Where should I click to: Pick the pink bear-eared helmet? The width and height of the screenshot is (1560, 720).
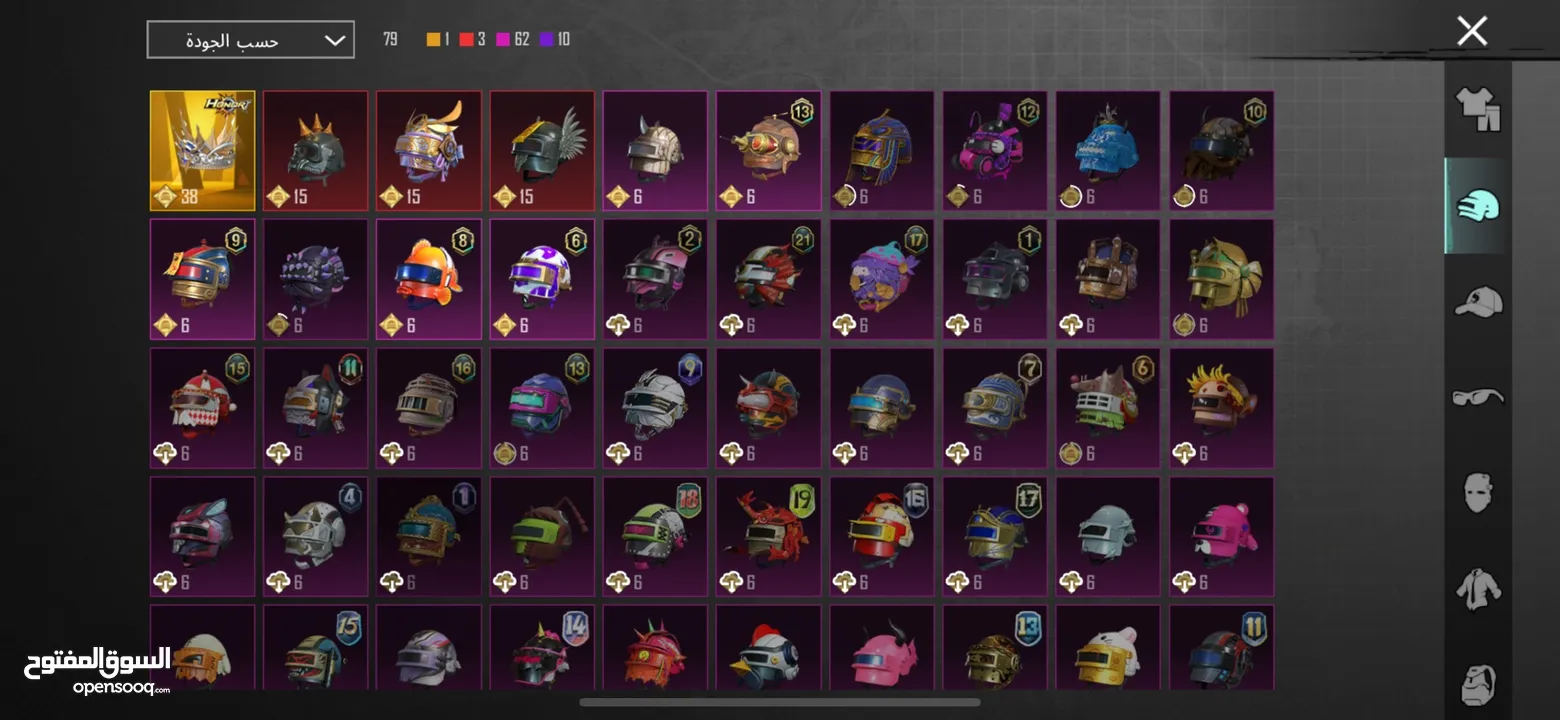[x=1221, y=537]
